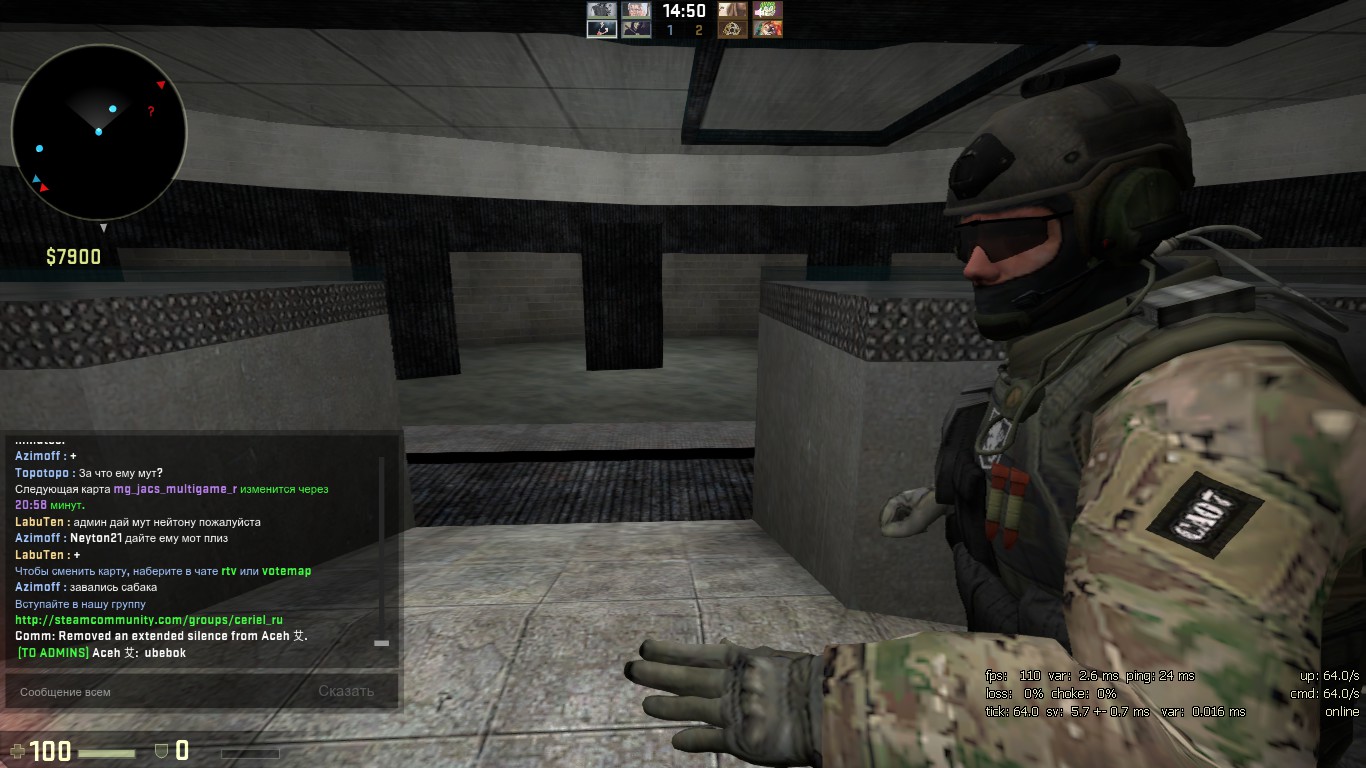This screenshot has width=1366, height=768.
Task: Click the circular radar minimap
Action: (x=98, y=132)
